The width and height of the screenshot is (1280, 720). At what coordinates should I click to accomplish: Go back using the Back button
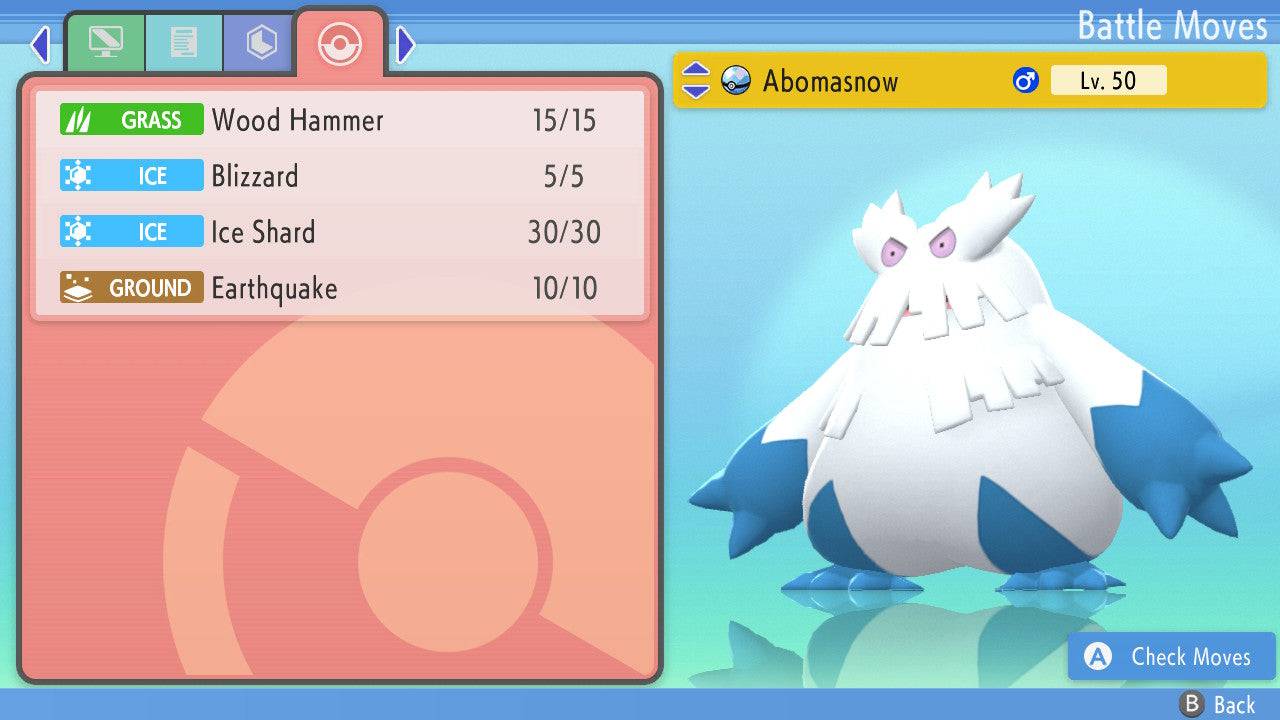coord(1218,705)
